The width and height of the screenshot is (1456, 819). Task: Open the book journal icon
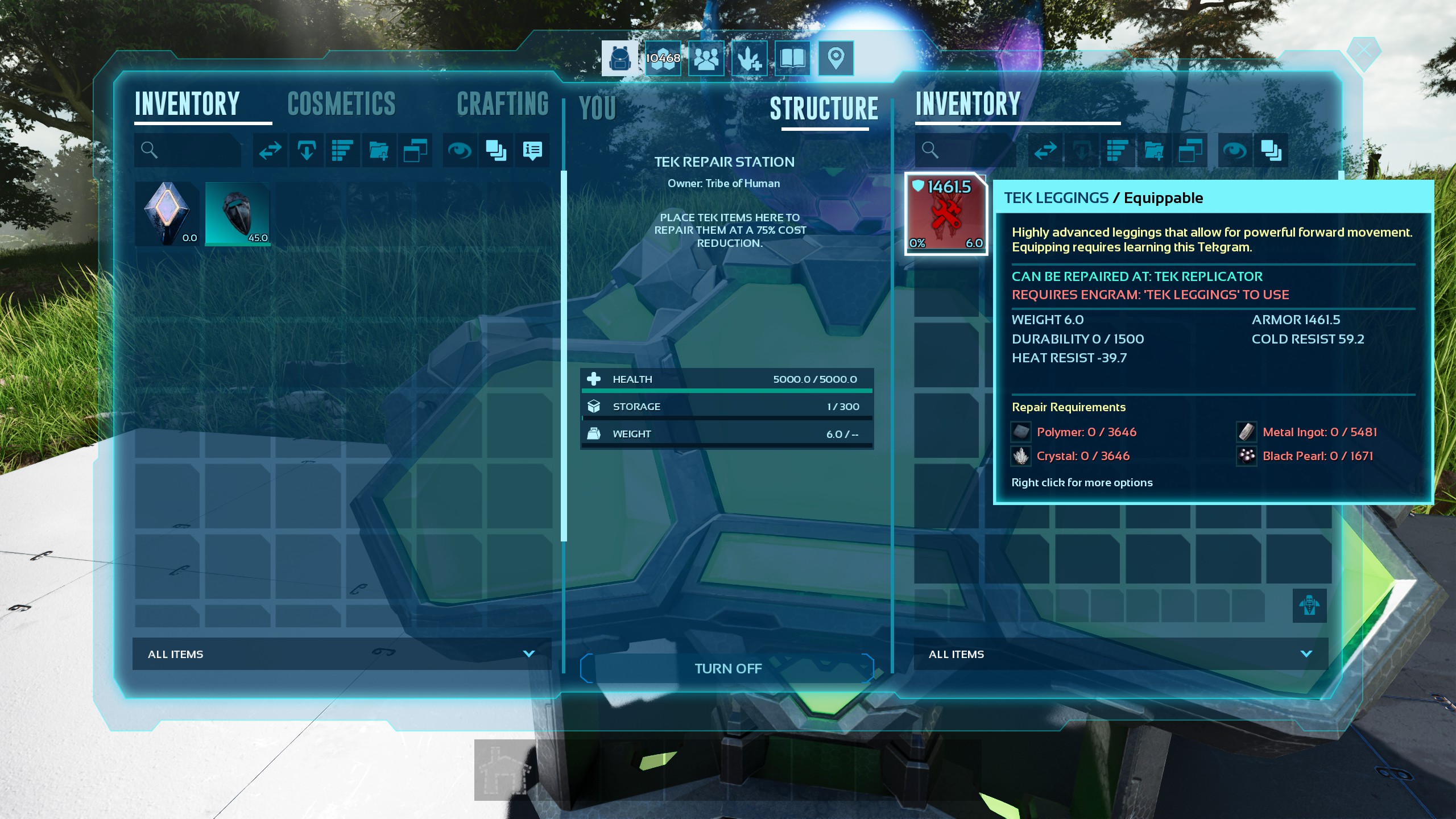[792, 58]
